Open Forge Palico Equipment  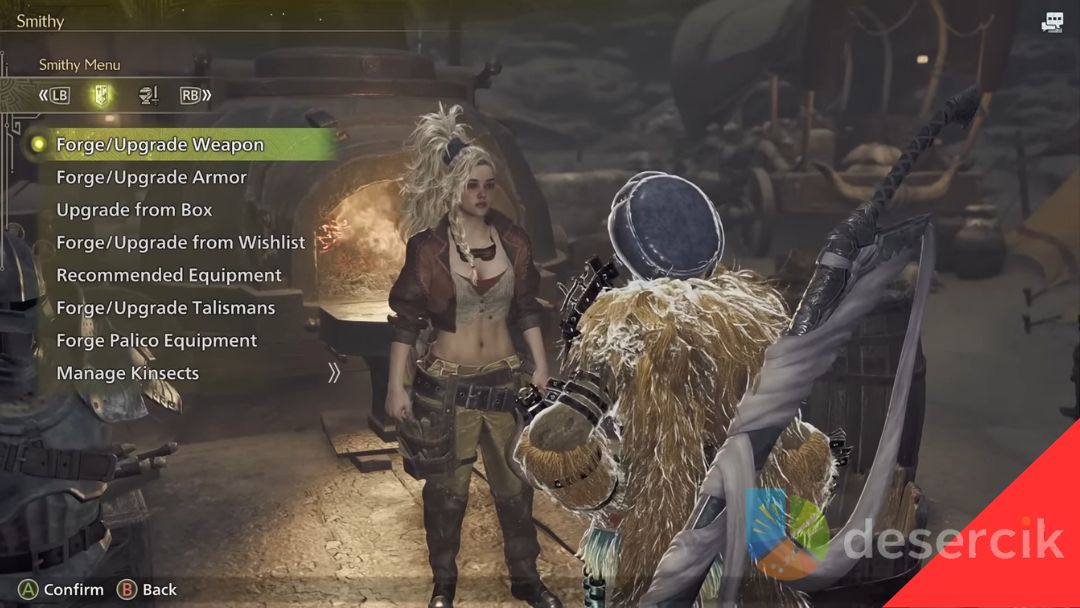(x=156, y=341)
